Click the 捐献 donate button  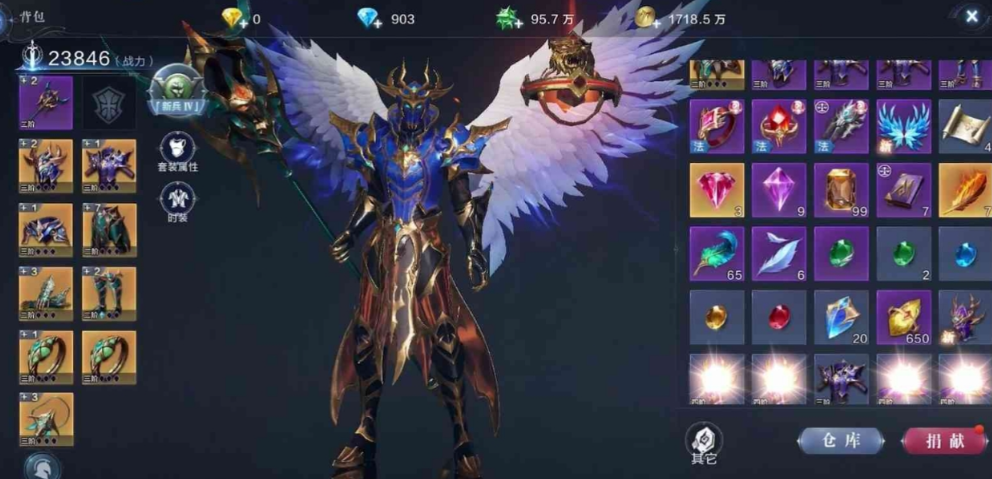944,440
